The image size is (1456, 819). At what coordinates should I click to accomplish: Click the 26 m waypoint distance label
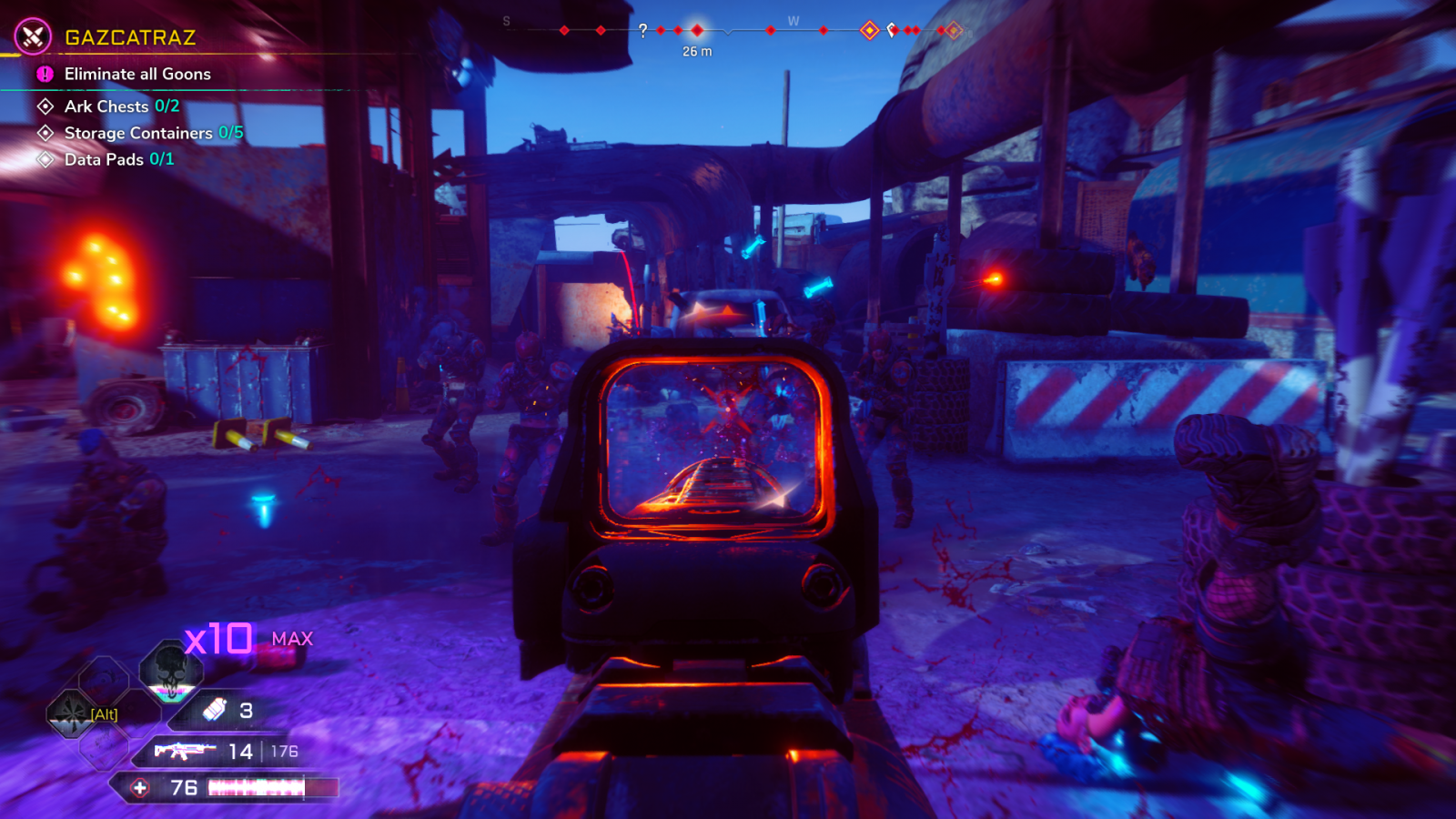click(696, 51)
